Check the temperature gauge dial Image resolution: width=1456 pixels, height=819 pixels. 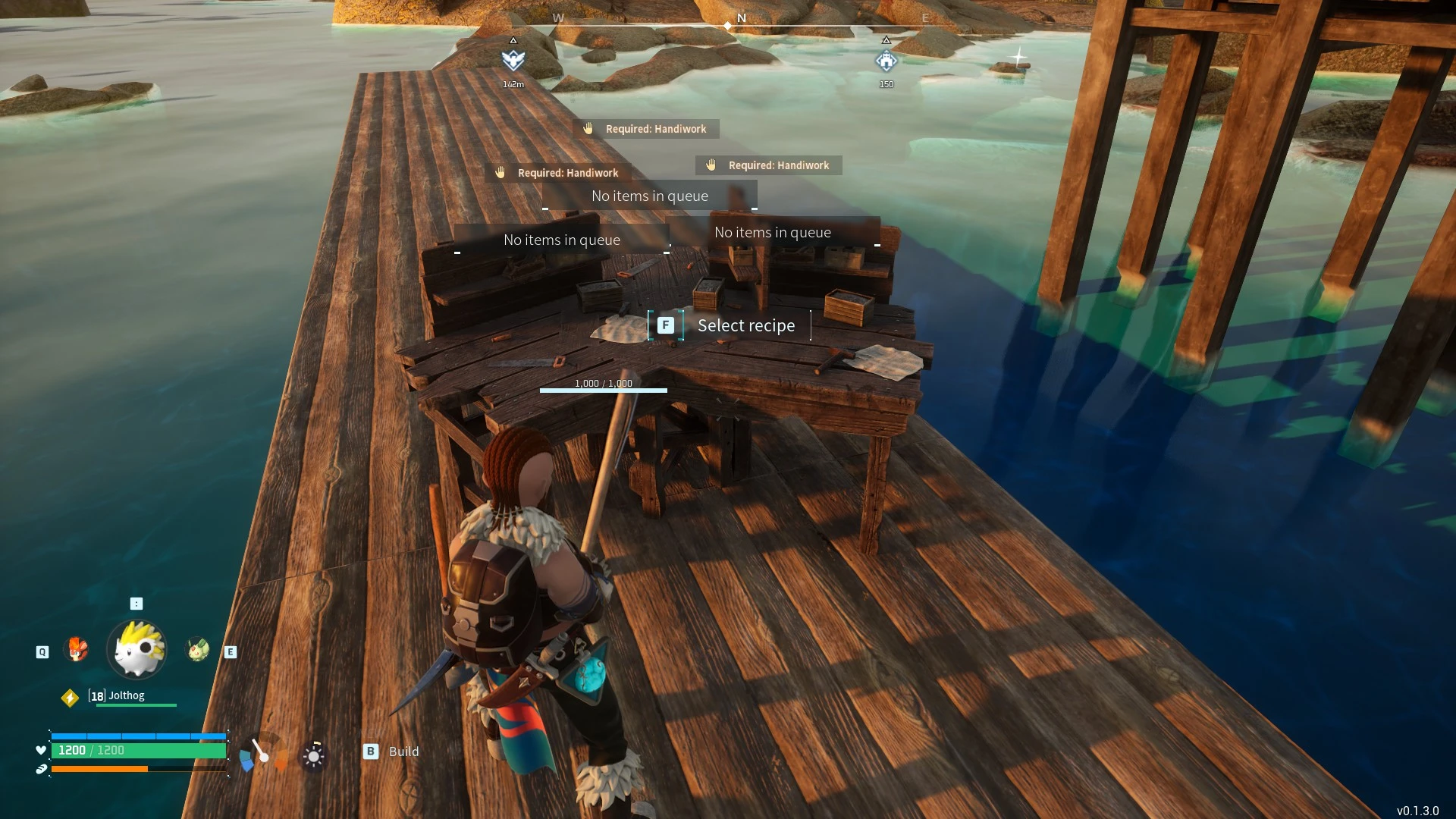point(262,754)
